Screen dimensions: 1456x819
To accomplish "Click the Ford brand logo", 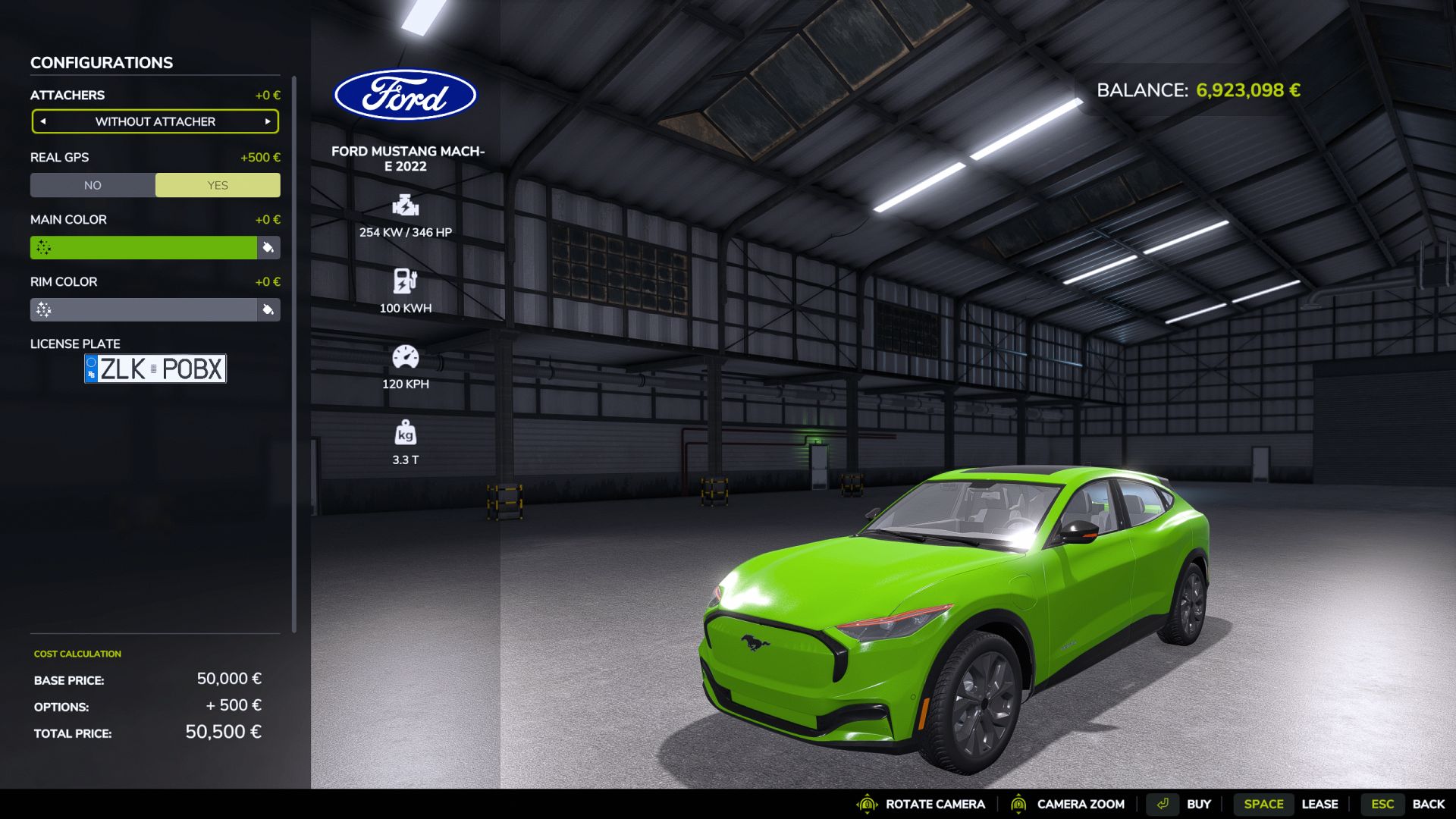I will [x=407, y=93].
